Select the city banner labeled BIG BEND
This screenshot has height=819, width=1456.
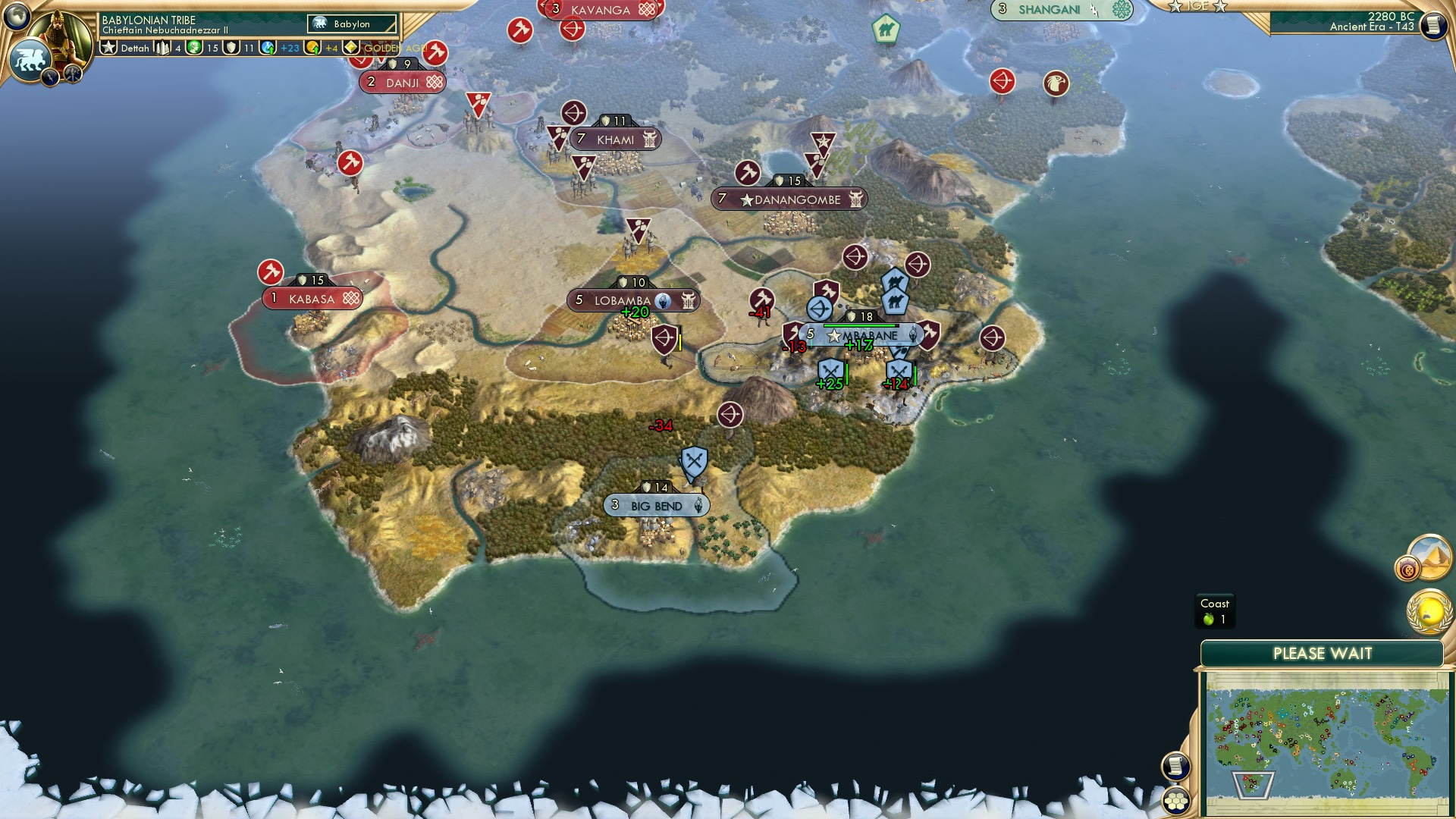(x=656, y=504)
